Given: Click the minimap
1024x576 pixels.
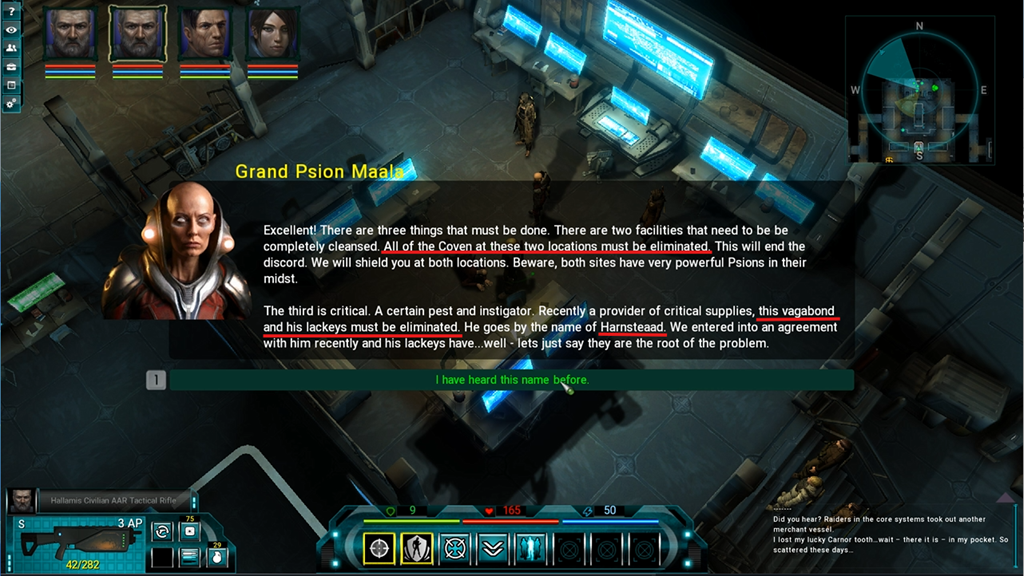Looking at the screenshot, I should [x=918, y=90].
